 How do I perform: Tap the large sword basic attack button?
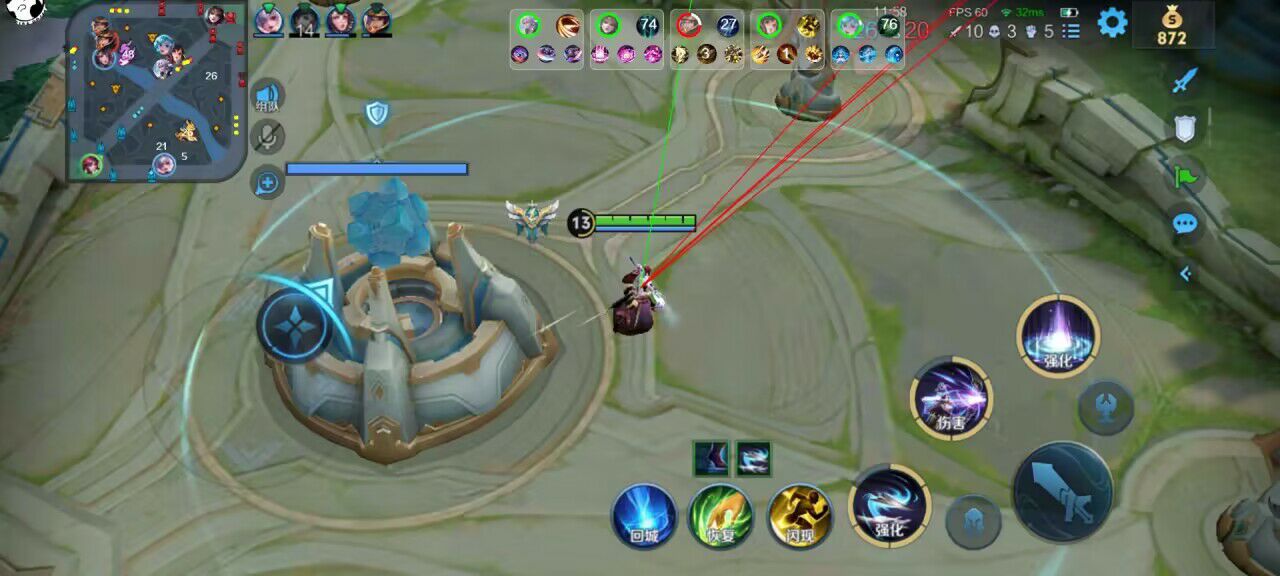[1062, 492]
